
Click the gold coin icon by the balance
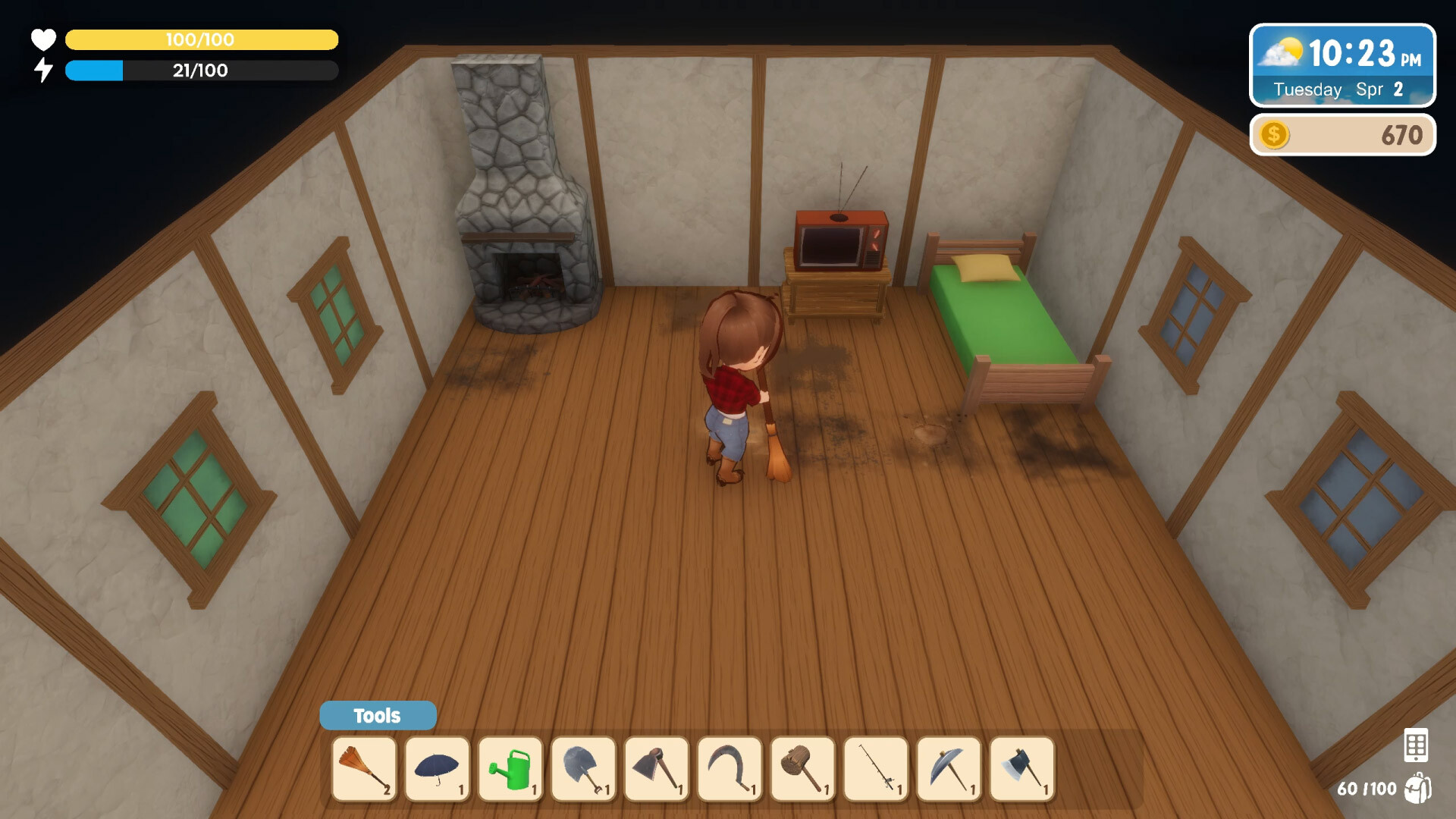click(1273, 135)
